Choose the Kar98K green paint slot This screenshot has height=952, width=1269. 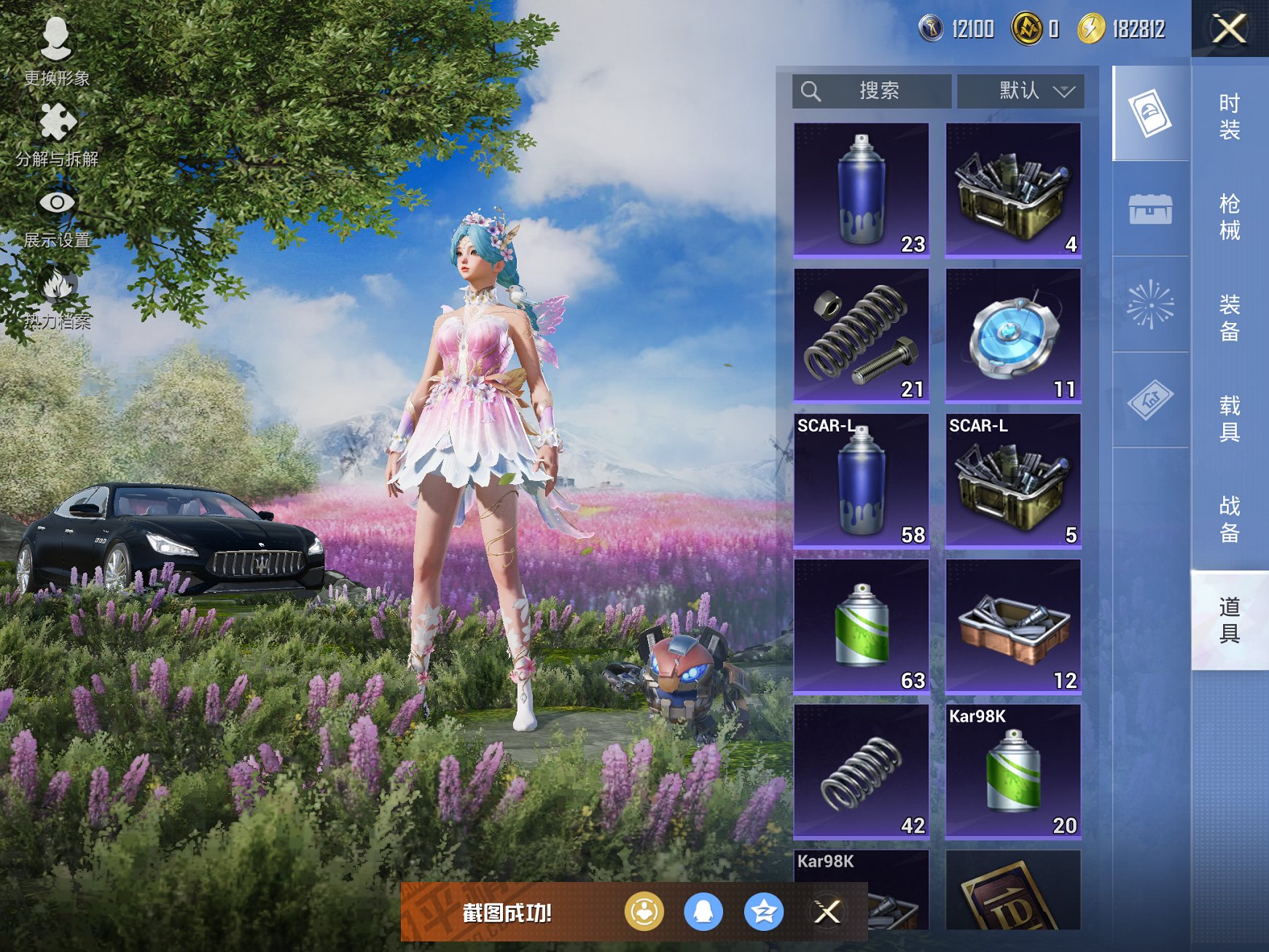point(1012,772)
